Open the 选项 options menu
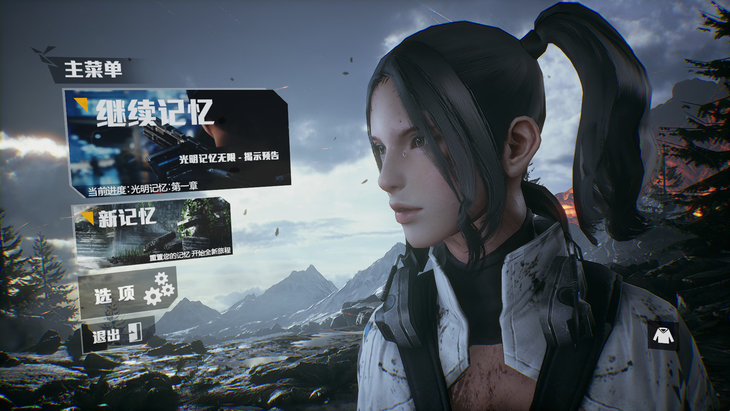 pyautogui.click(x=126, y=293)
